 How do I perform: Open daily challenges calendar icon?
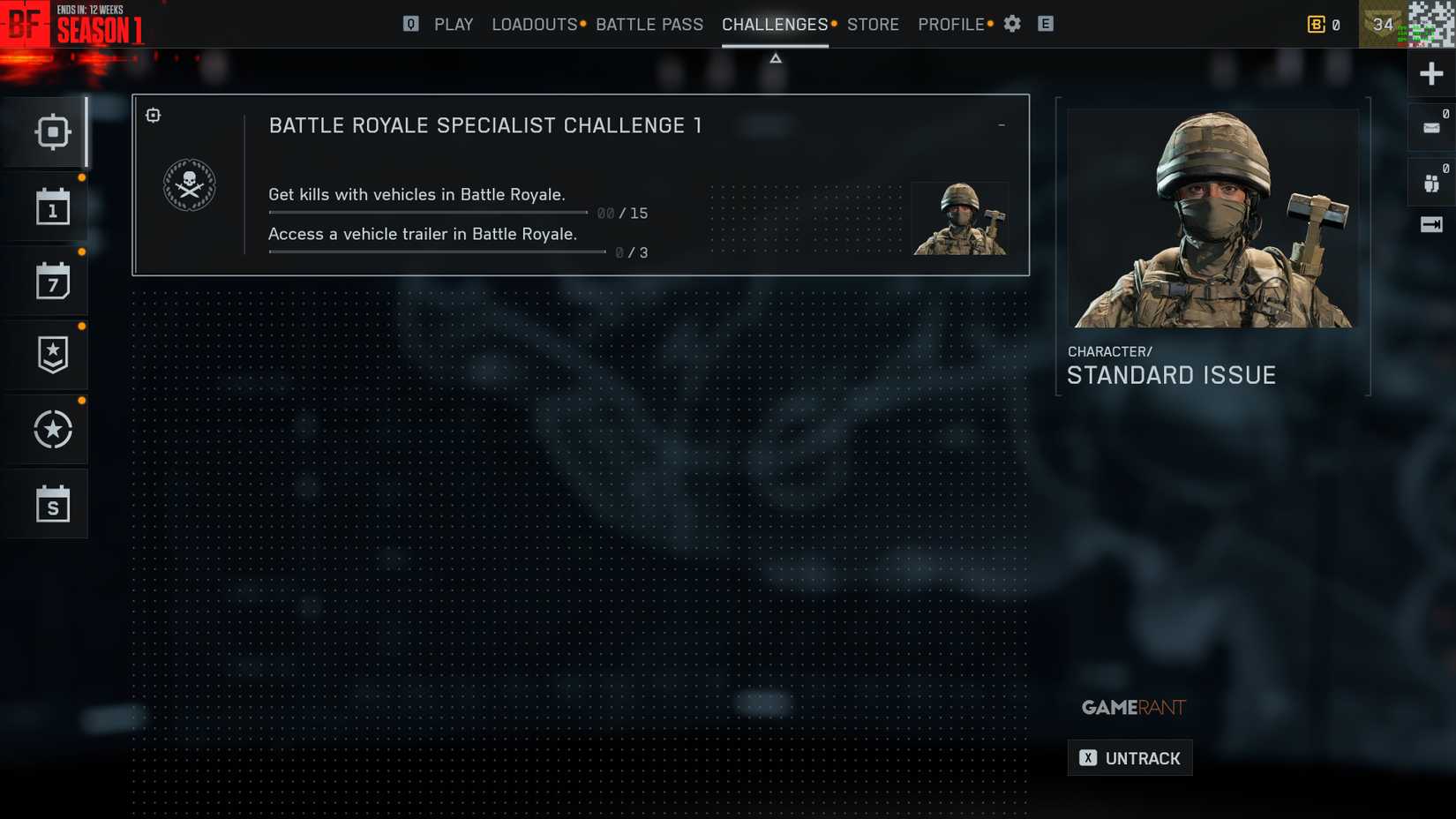53,206
